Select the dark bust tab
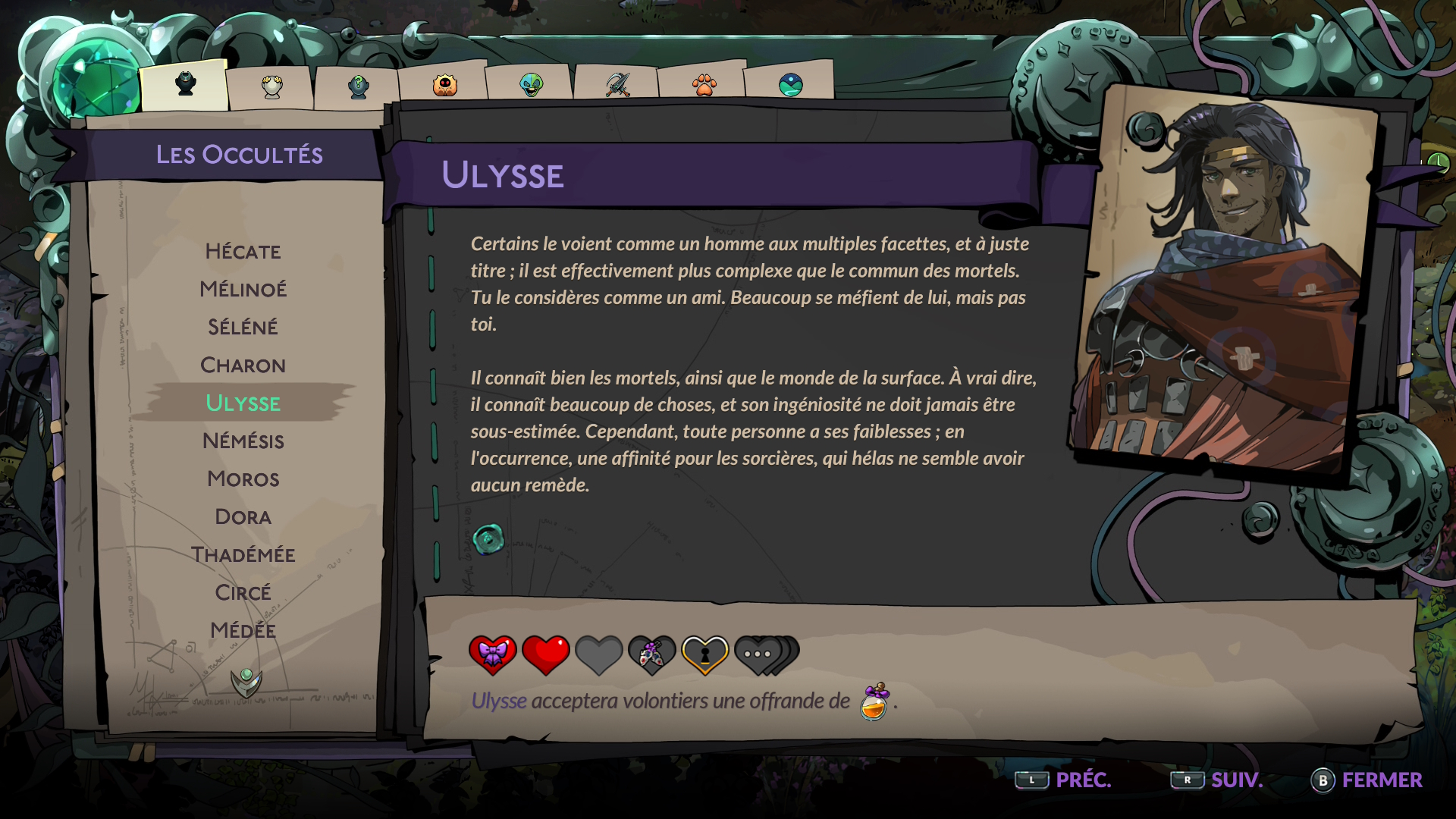Image resolution: width=1456 pixels, height=819 pixels. click(185, 83)
